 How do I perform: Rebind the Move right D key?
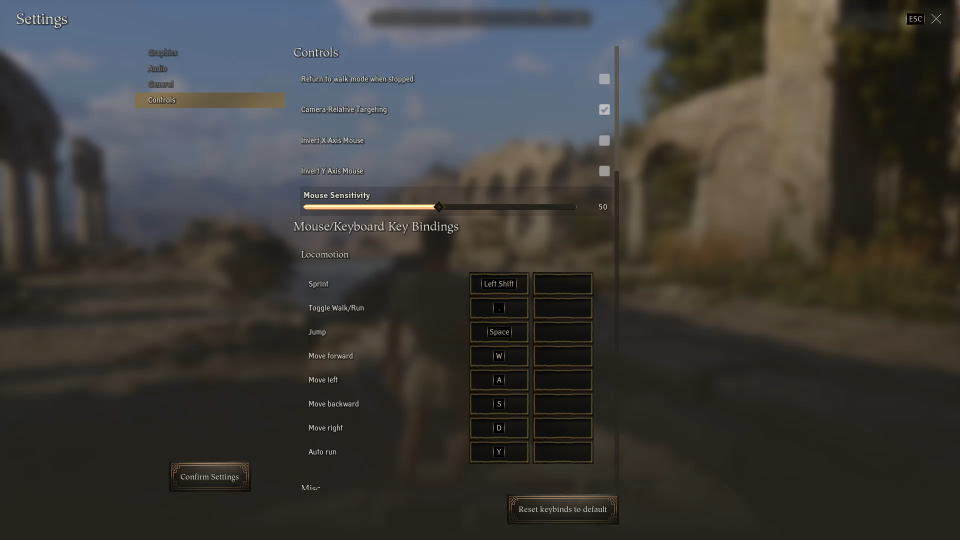pos(499,428)
